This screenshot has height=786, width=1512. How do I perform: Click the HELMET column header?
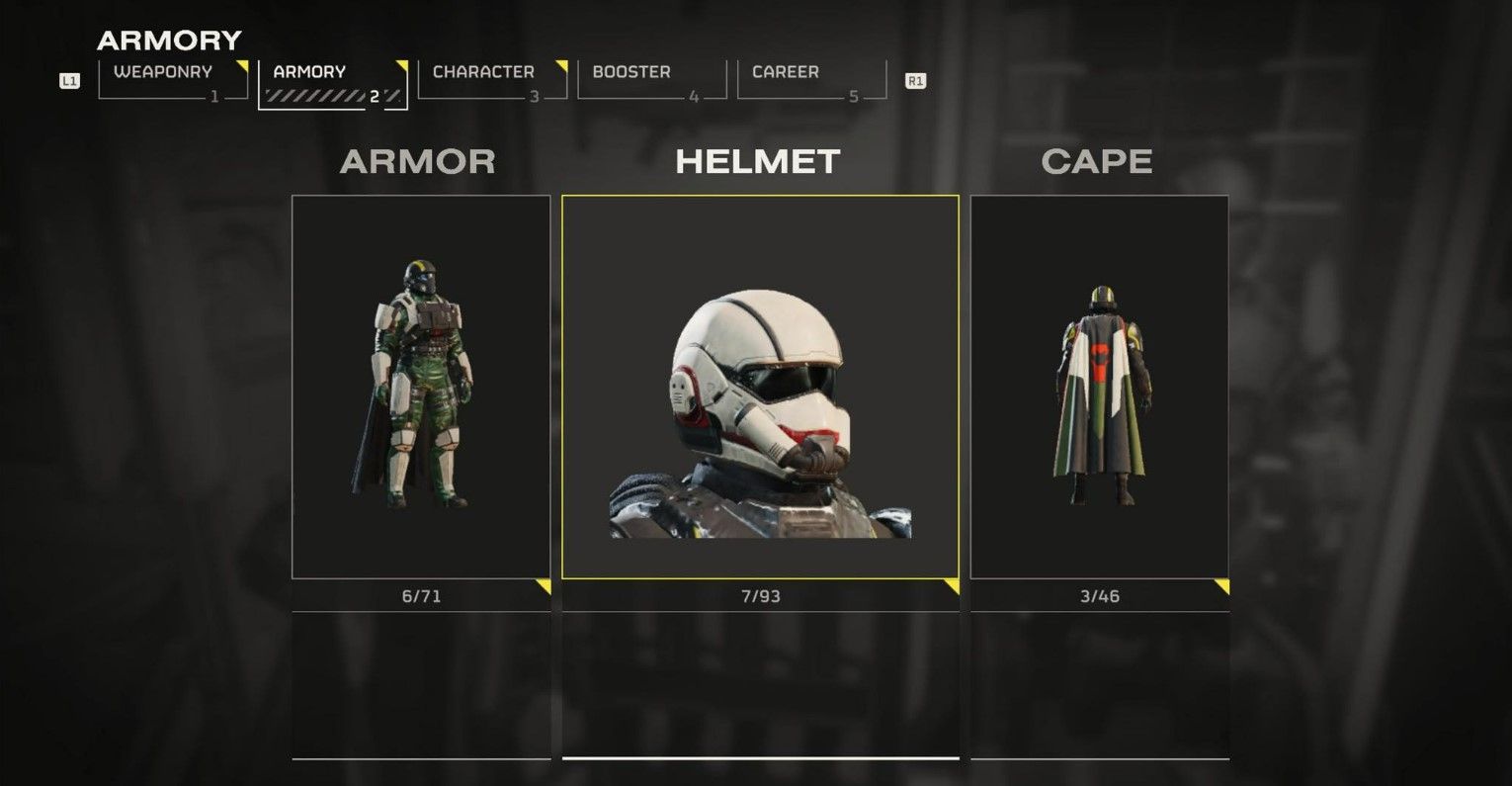click(758, 161)
